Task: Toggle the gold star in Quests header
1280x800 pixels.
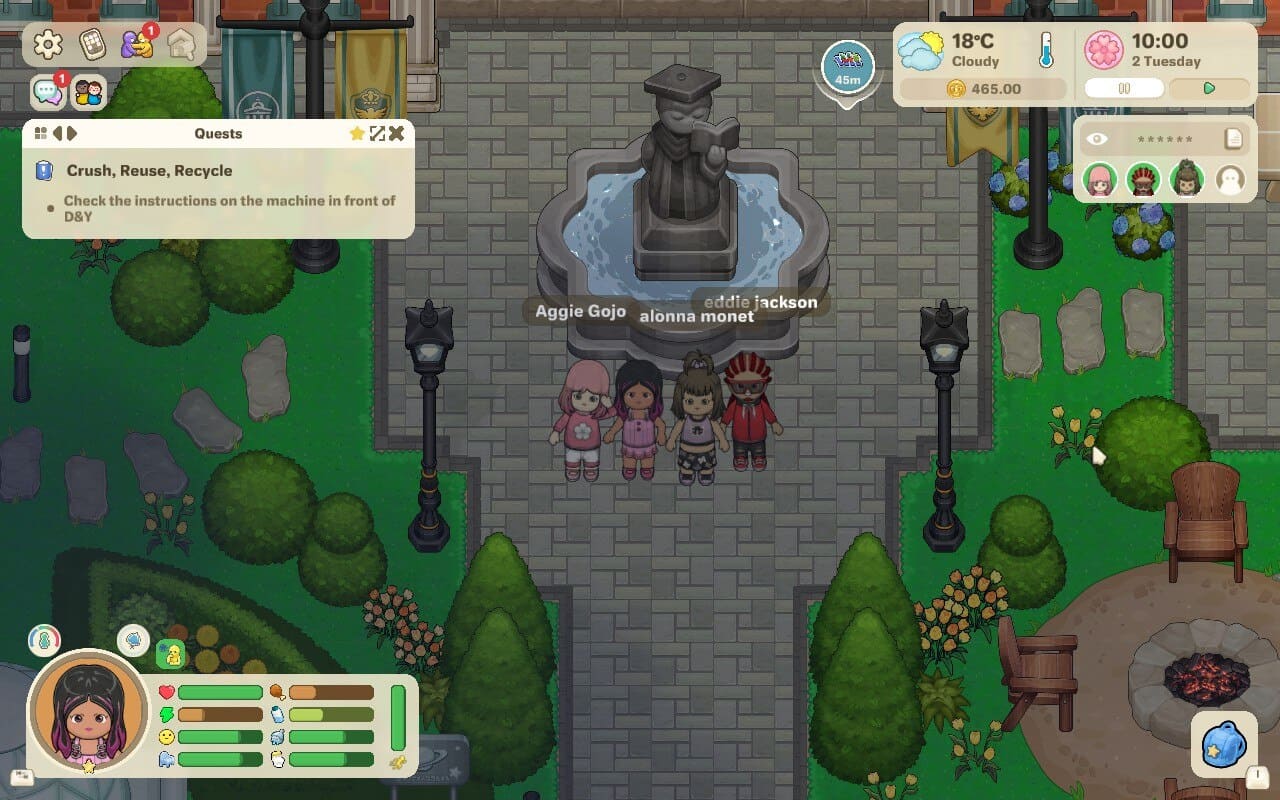Action: [357, 133]
